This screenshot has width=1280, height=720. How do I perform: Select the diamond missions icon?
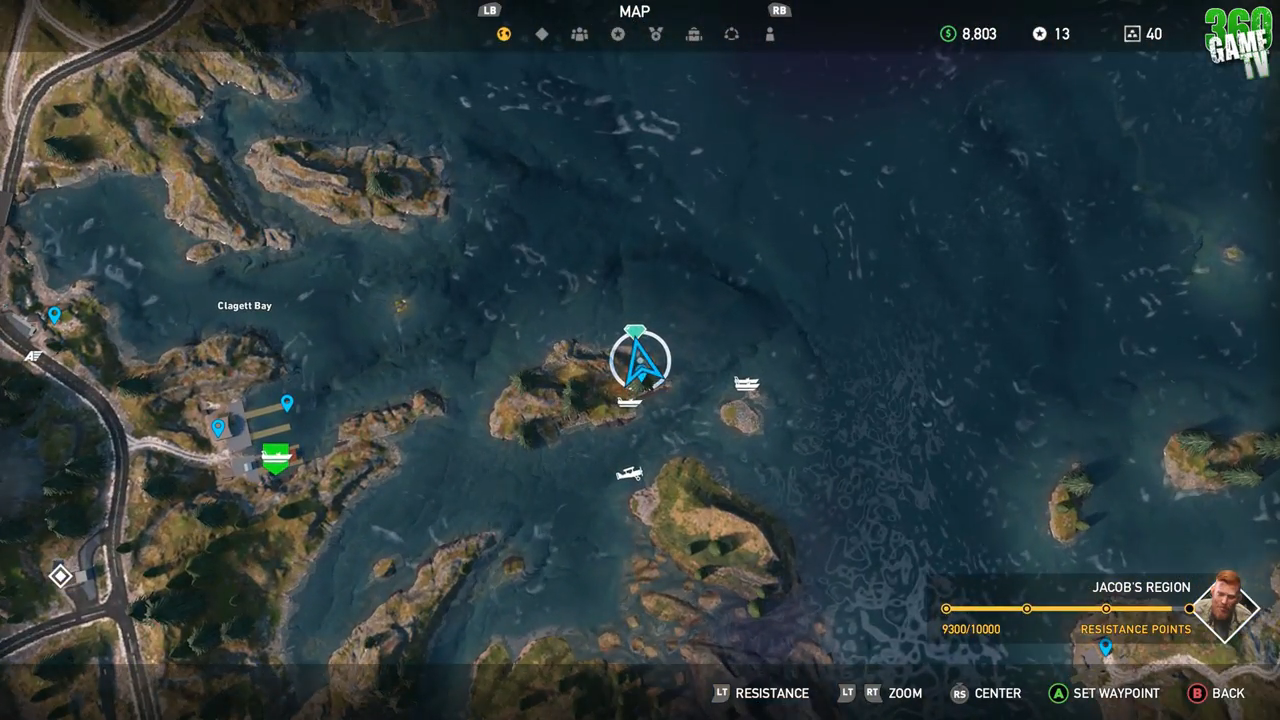point(541,33)
